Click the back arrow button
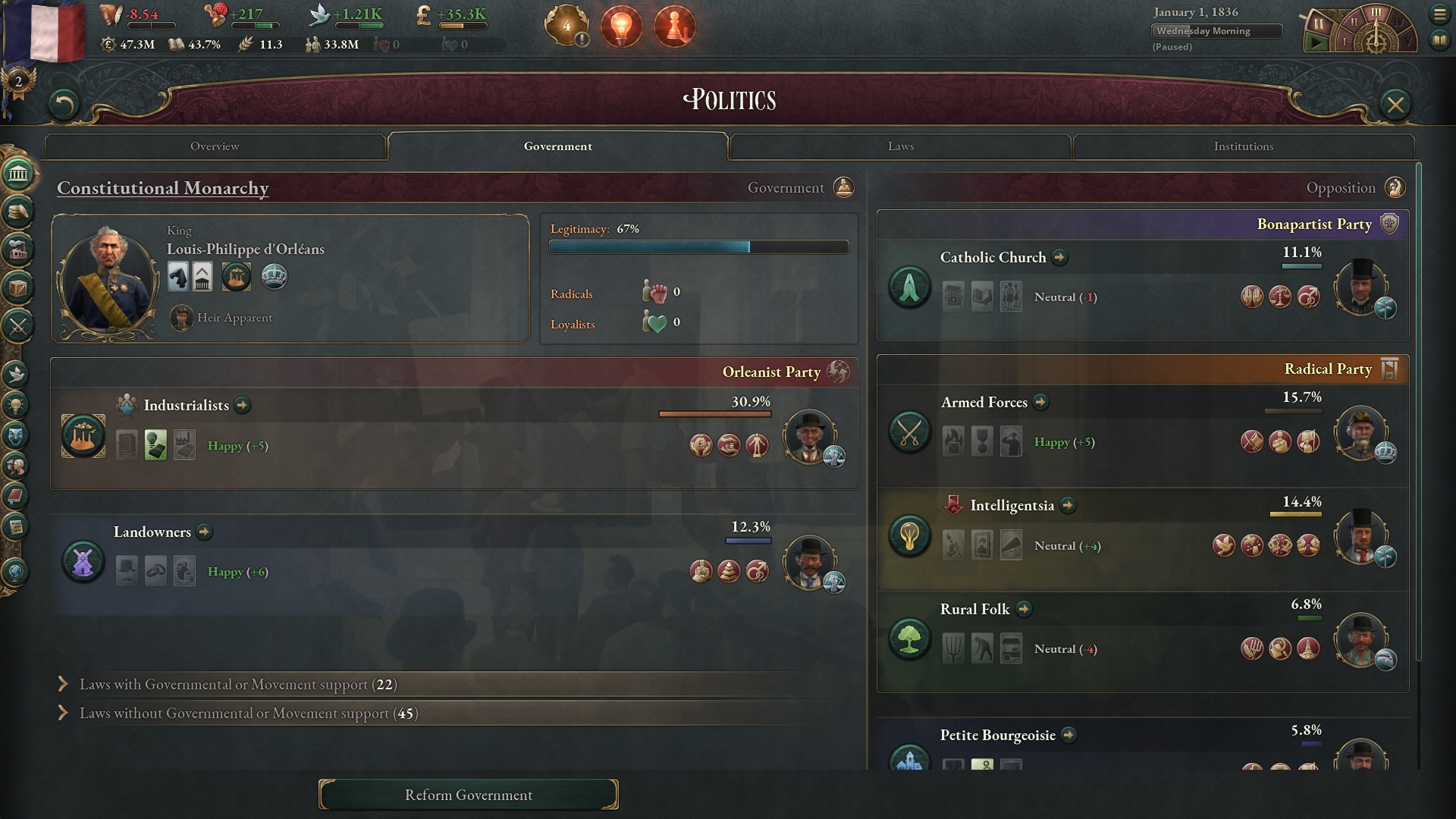This screenshot has height=819, width=1456. click(64, 105)
